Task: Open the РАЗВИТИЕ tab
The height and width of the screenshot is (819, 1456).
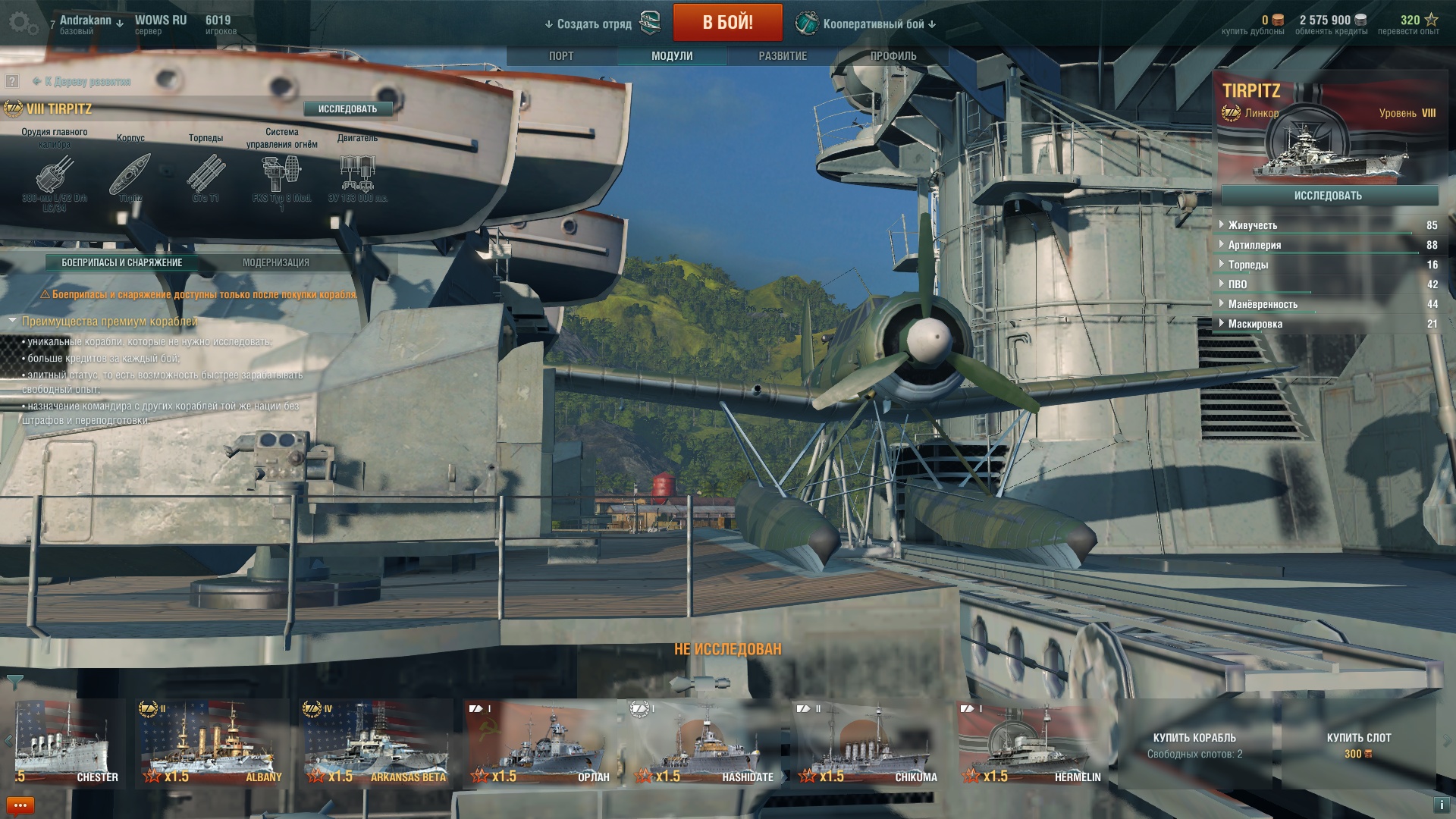Action: click(x=783, y=56)
